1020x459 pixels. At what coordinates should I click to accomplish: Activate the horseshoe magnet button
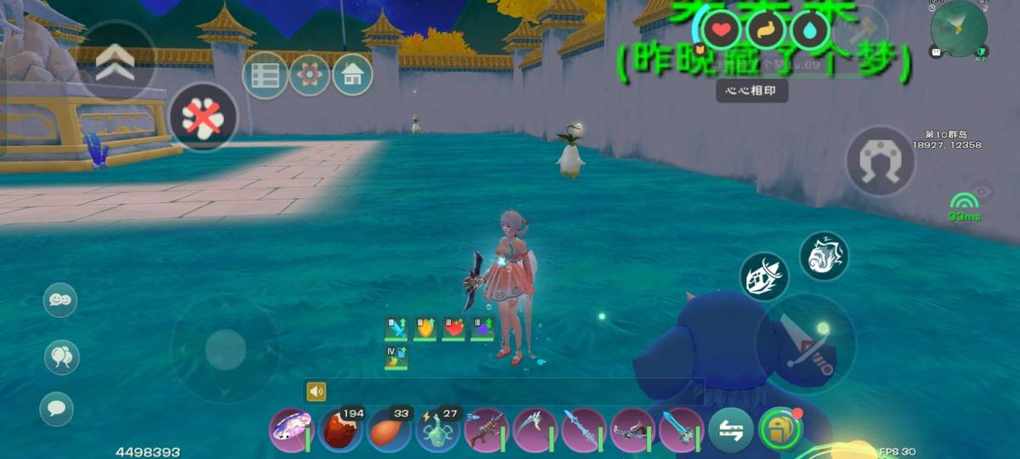(x=880, y=160)
